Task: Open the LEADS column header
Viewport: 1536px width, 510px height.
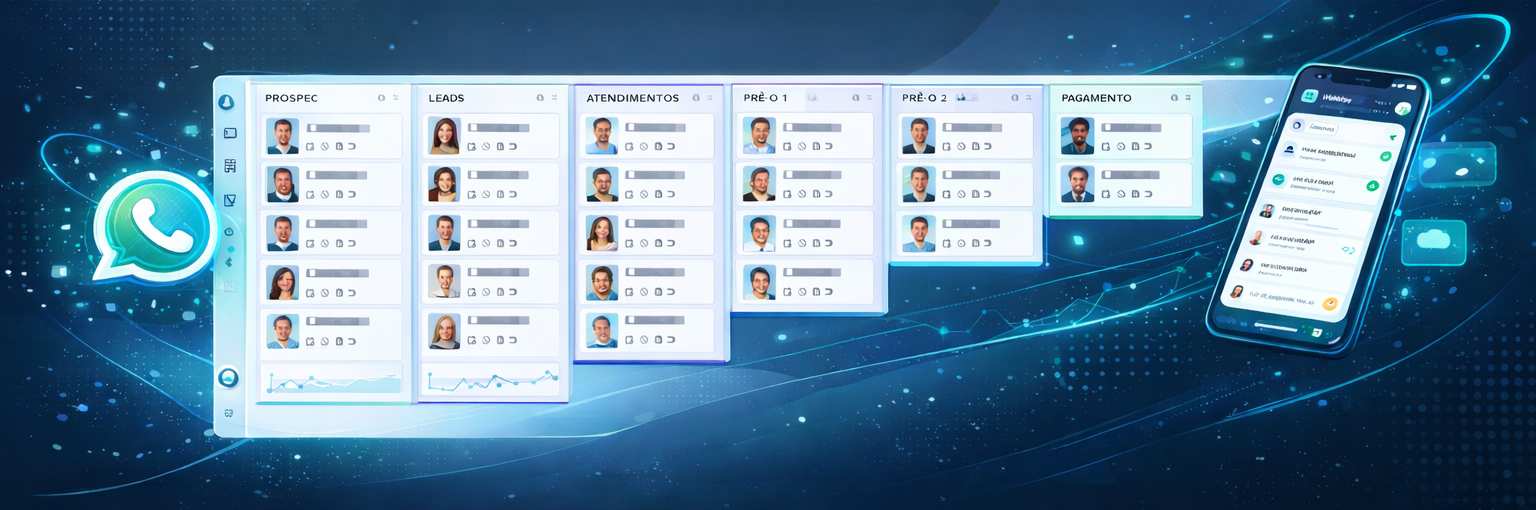Action: coord(446,98)
